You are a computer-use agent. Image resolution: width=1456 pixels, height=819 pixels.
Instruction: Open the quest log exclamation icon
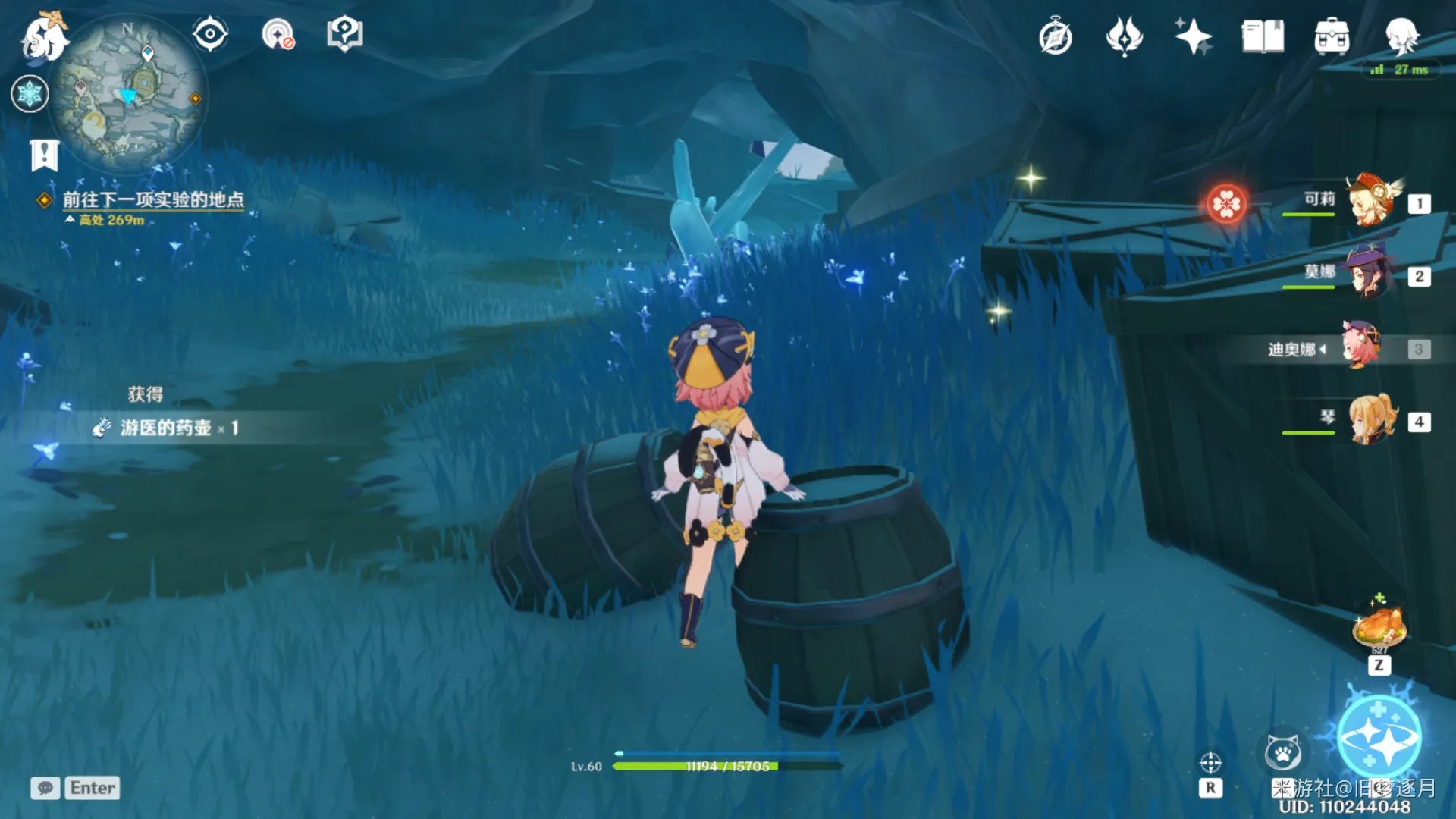coord(44,155)
